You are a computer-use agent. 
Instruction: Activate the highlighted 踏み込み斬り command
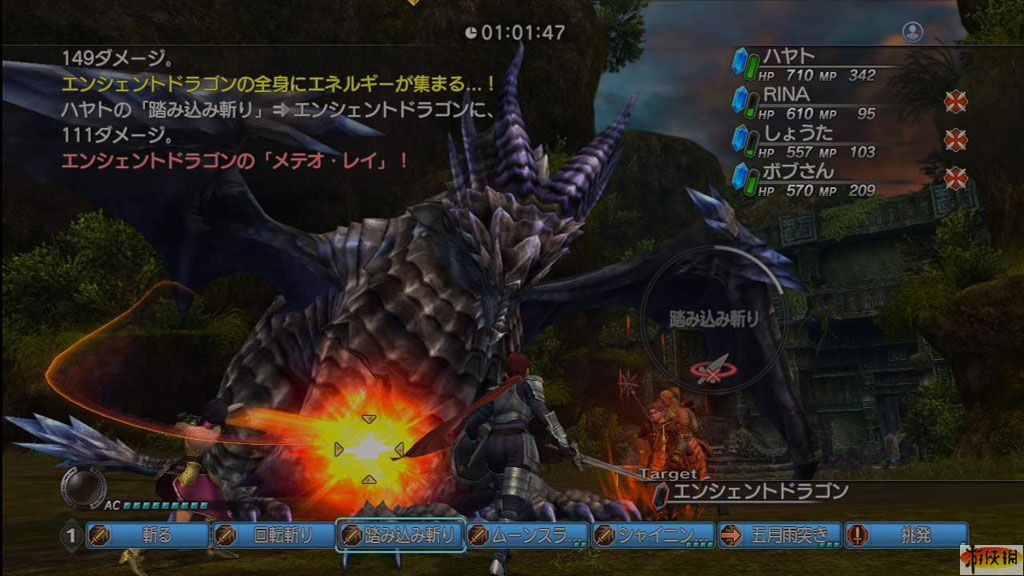400,535
